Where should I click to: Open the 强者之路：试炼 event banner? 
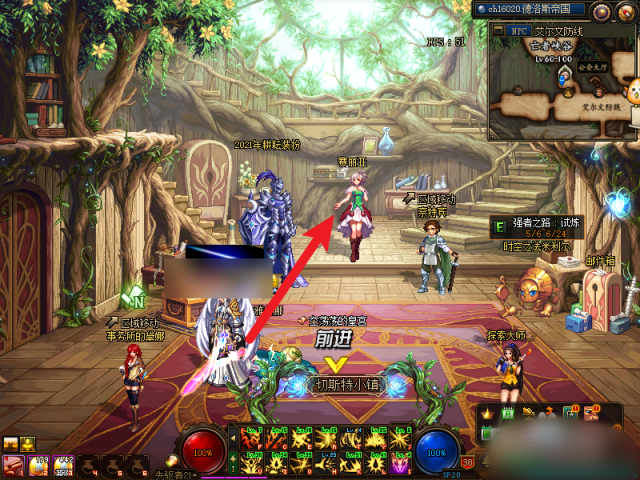(x=539, y=227)
